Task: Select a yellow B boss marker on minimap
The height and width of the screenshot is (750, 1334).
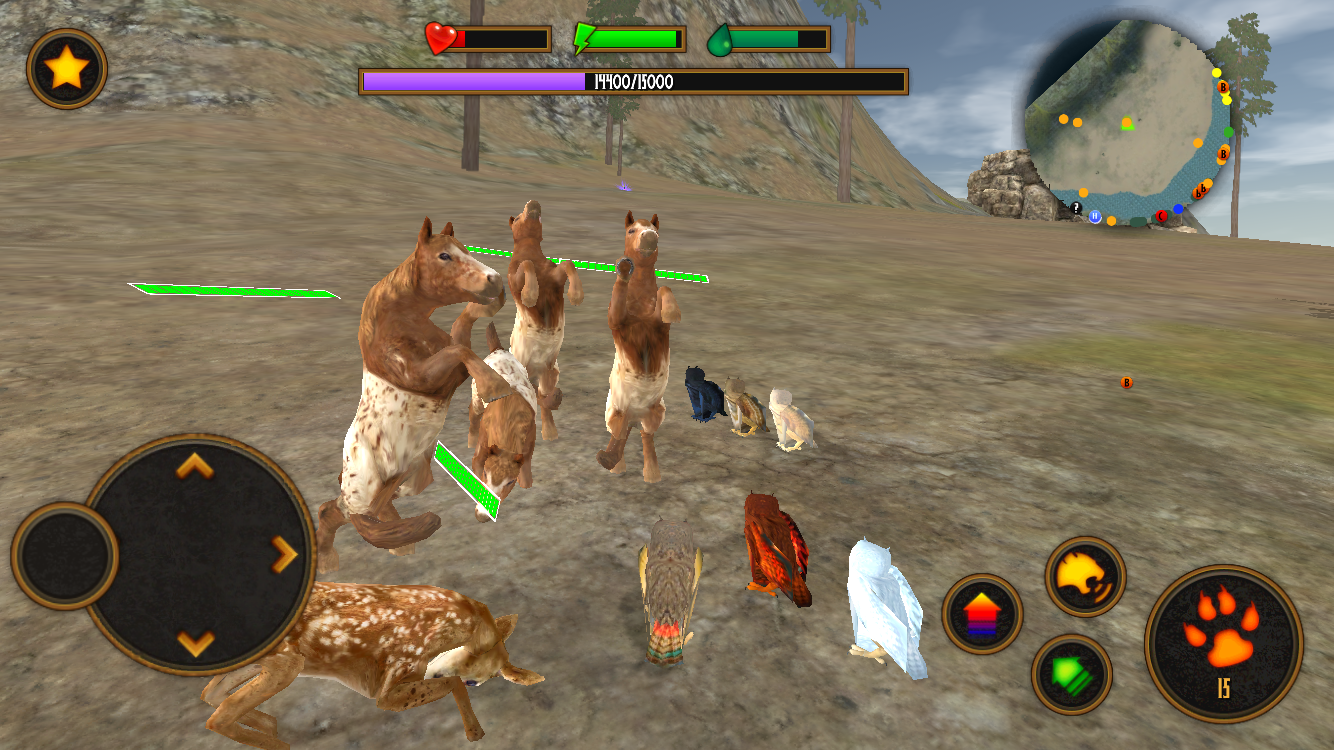Action: (1222, 87)
